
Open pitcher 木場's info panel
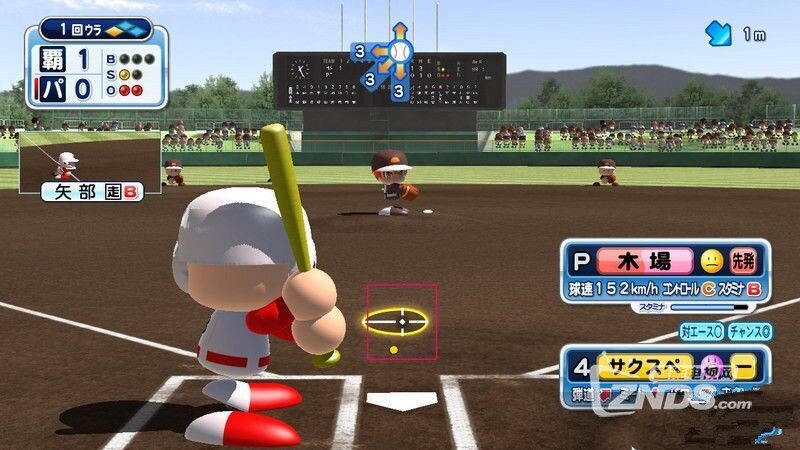(664, 271)
